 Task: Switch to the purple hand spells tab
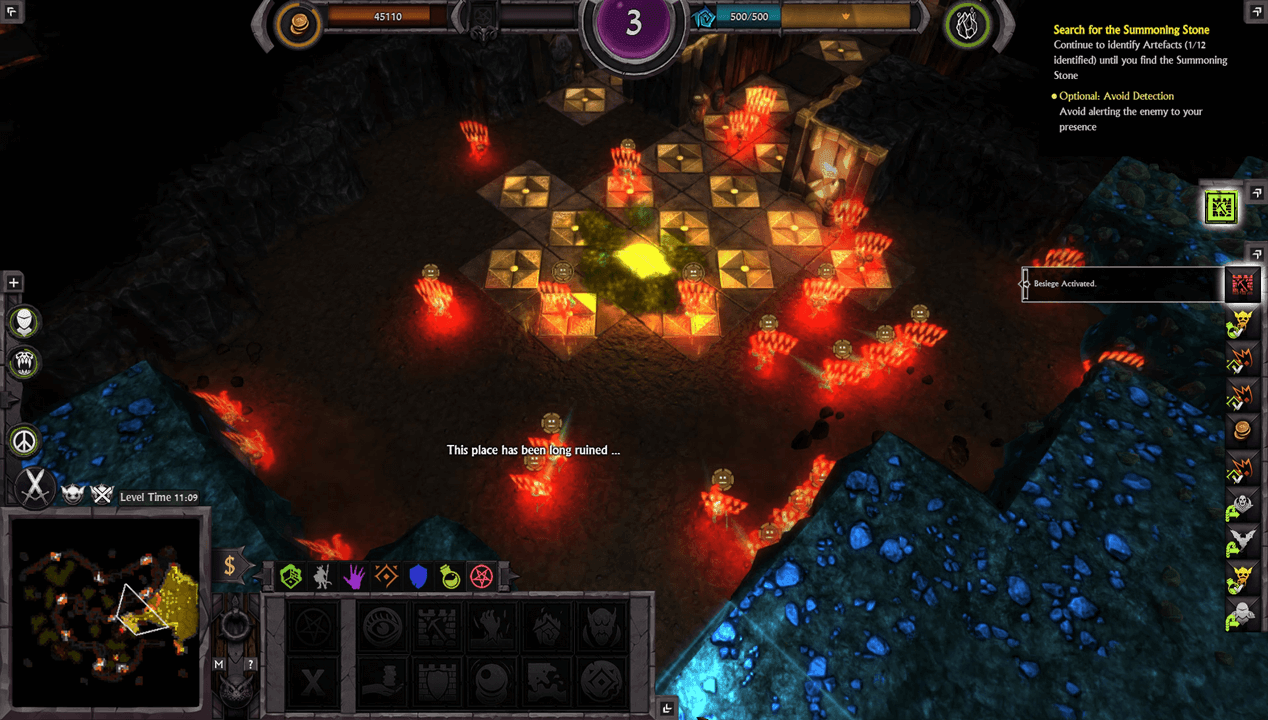pyautogui.click(x=354, y=575)
